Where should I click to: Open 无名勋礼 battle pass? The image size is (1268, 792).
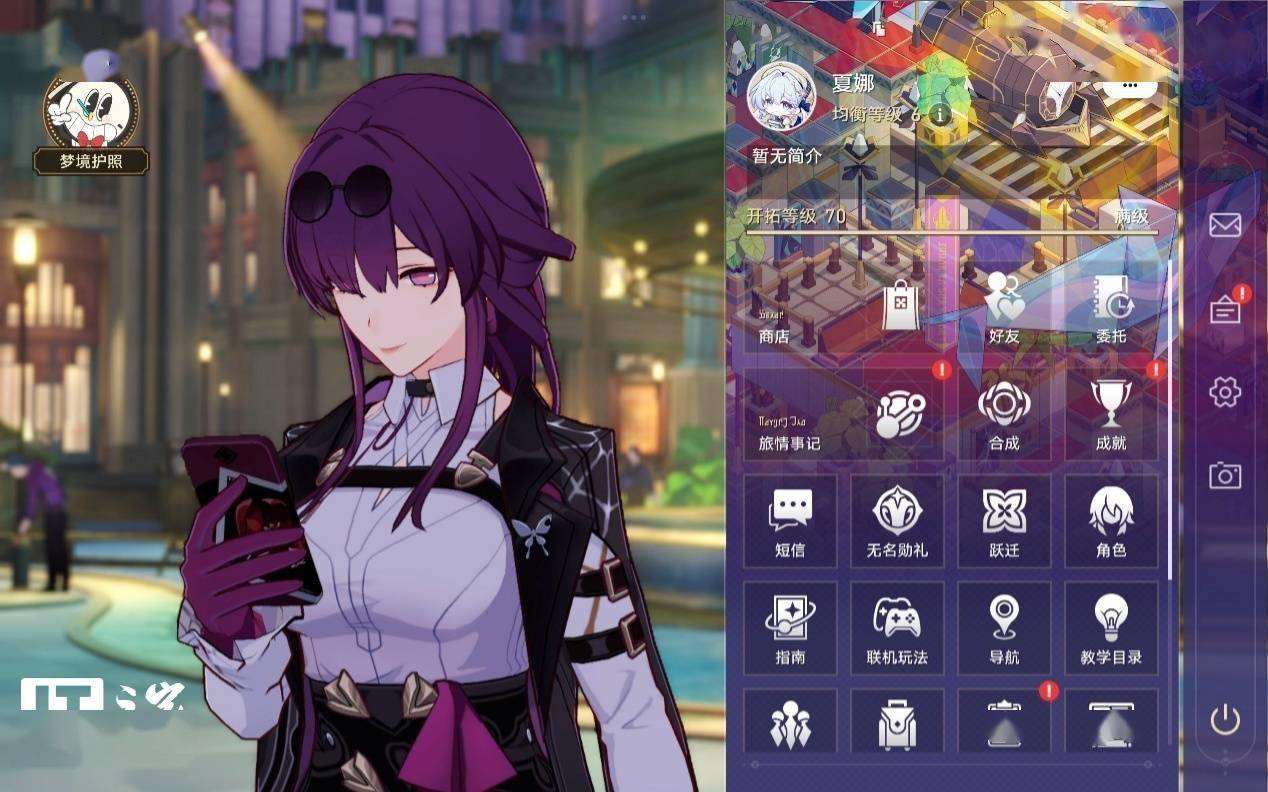897,521
